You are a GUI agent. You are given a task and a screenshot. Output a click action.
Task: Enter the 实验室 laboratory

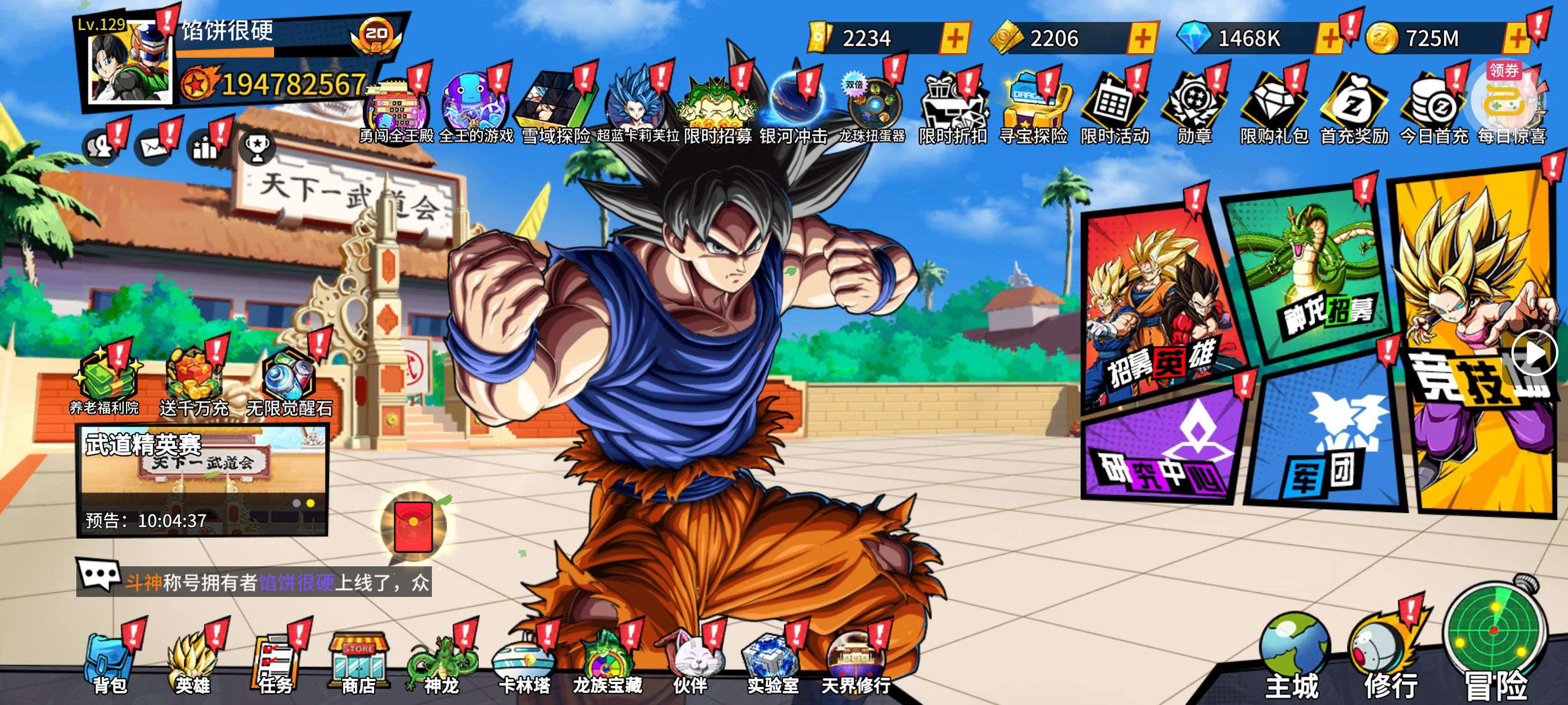pos(772,664)
